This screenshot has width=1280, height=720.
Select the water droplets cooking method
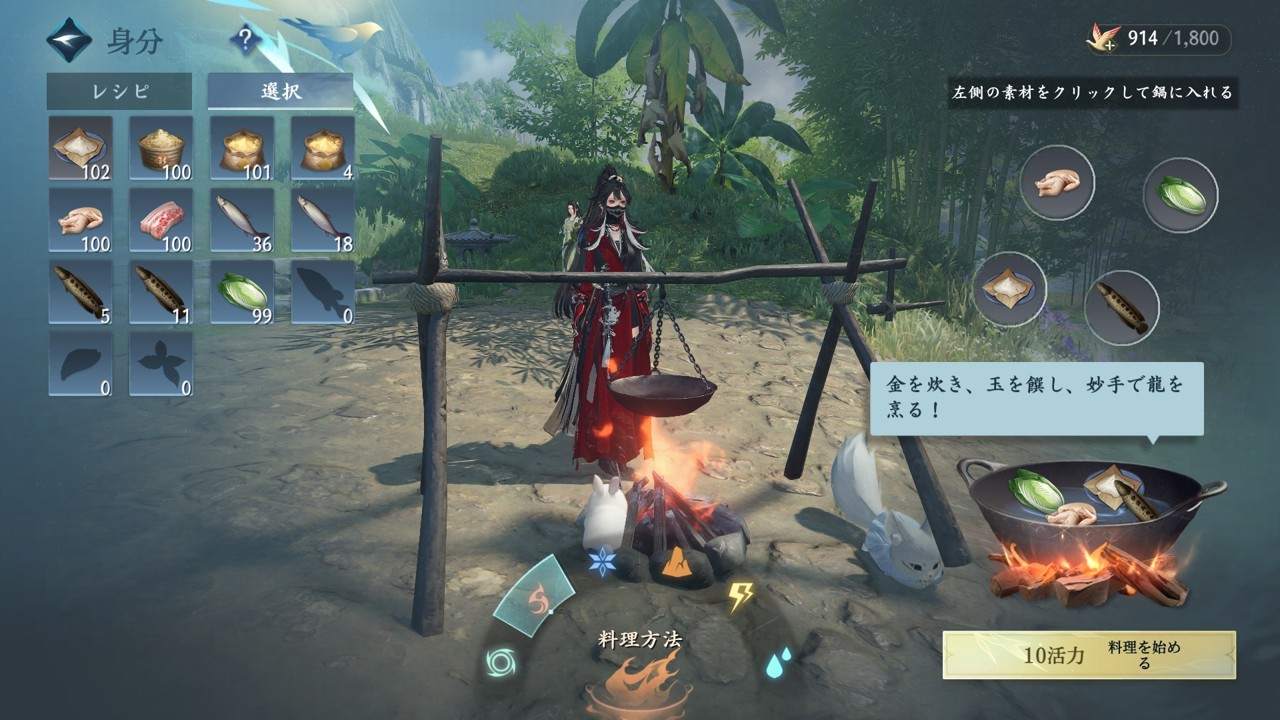[x=779, y=661]
